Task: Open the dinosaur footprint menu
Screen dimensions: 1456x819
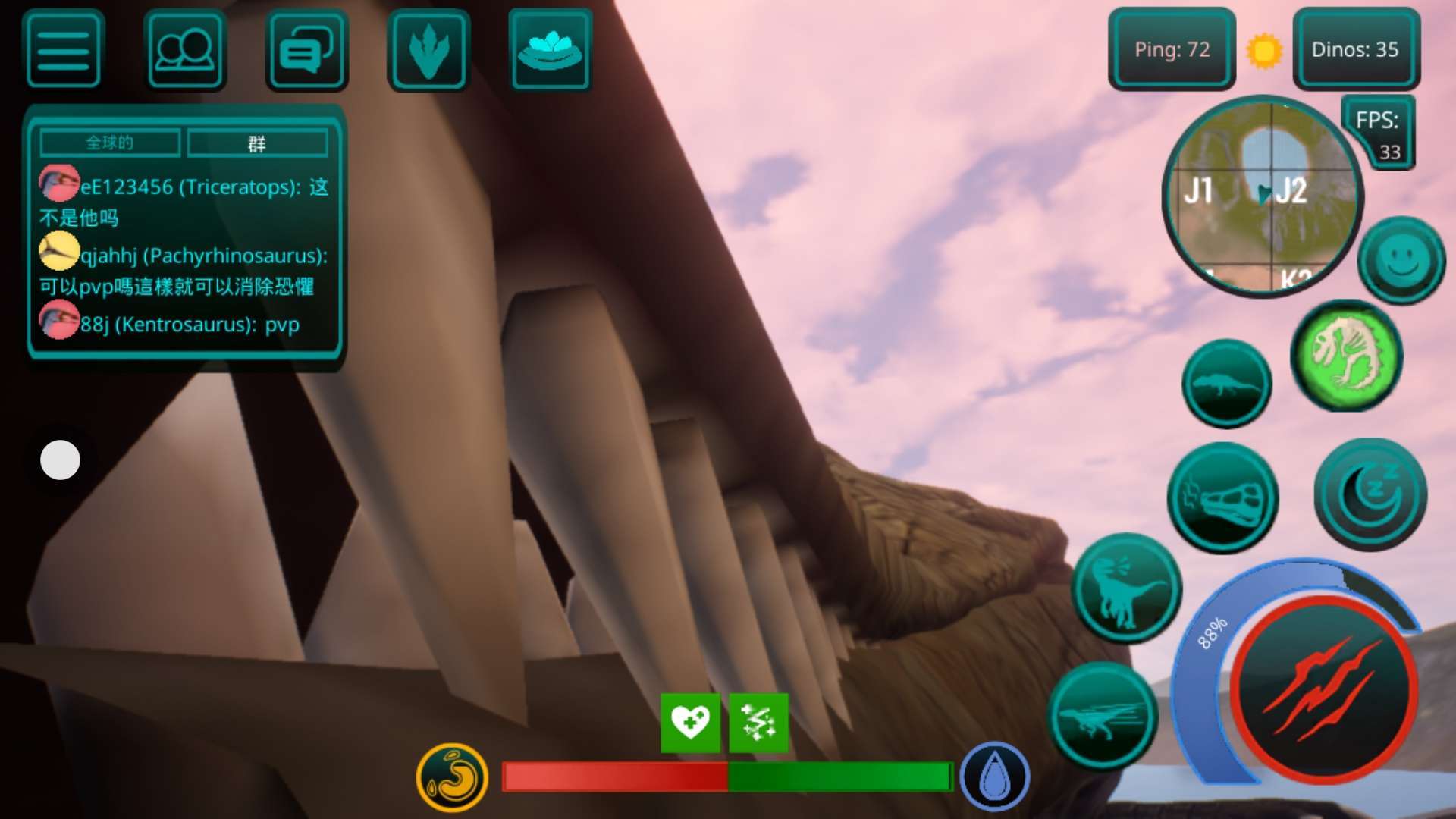Action: pyautogui.click(x=428, y=50)
